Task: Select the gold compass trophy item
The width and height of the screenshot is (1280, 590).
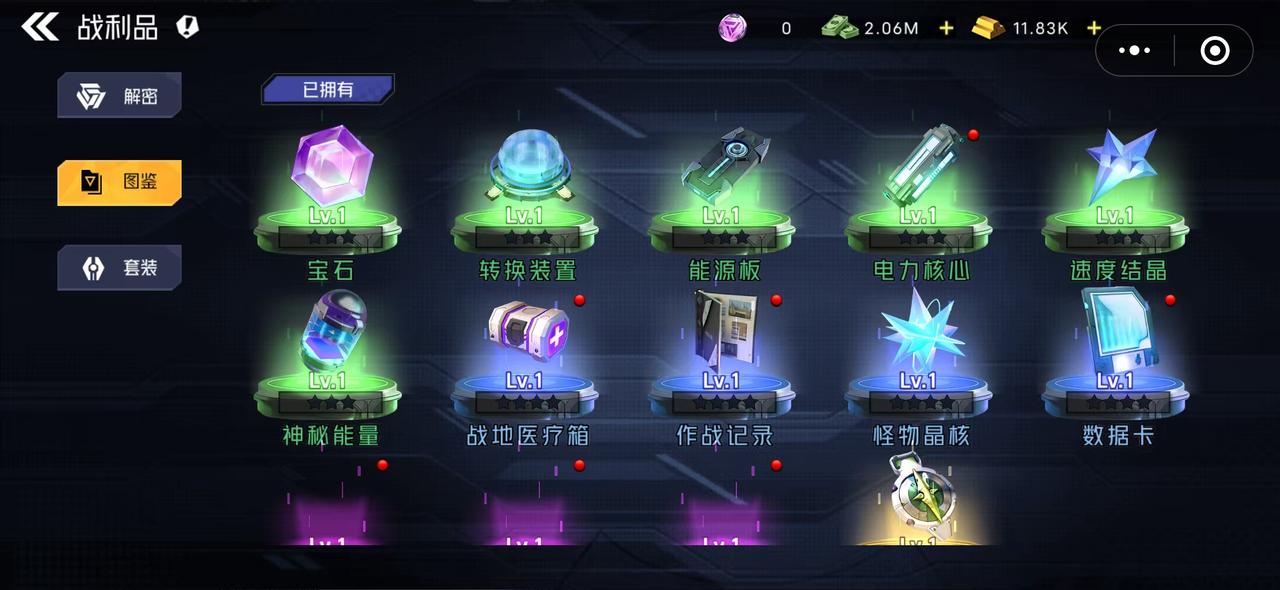Action: click(x=920, y=500)
